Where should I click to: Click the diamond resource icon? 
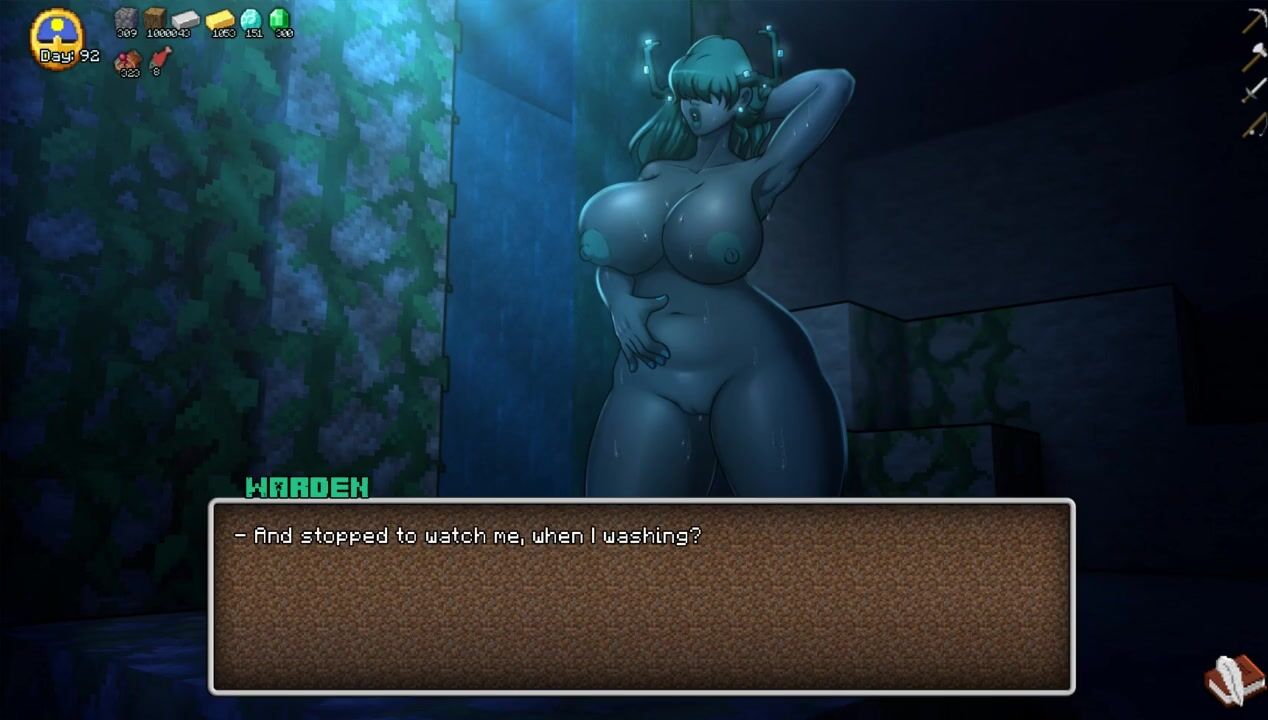[x=252, y=19]
